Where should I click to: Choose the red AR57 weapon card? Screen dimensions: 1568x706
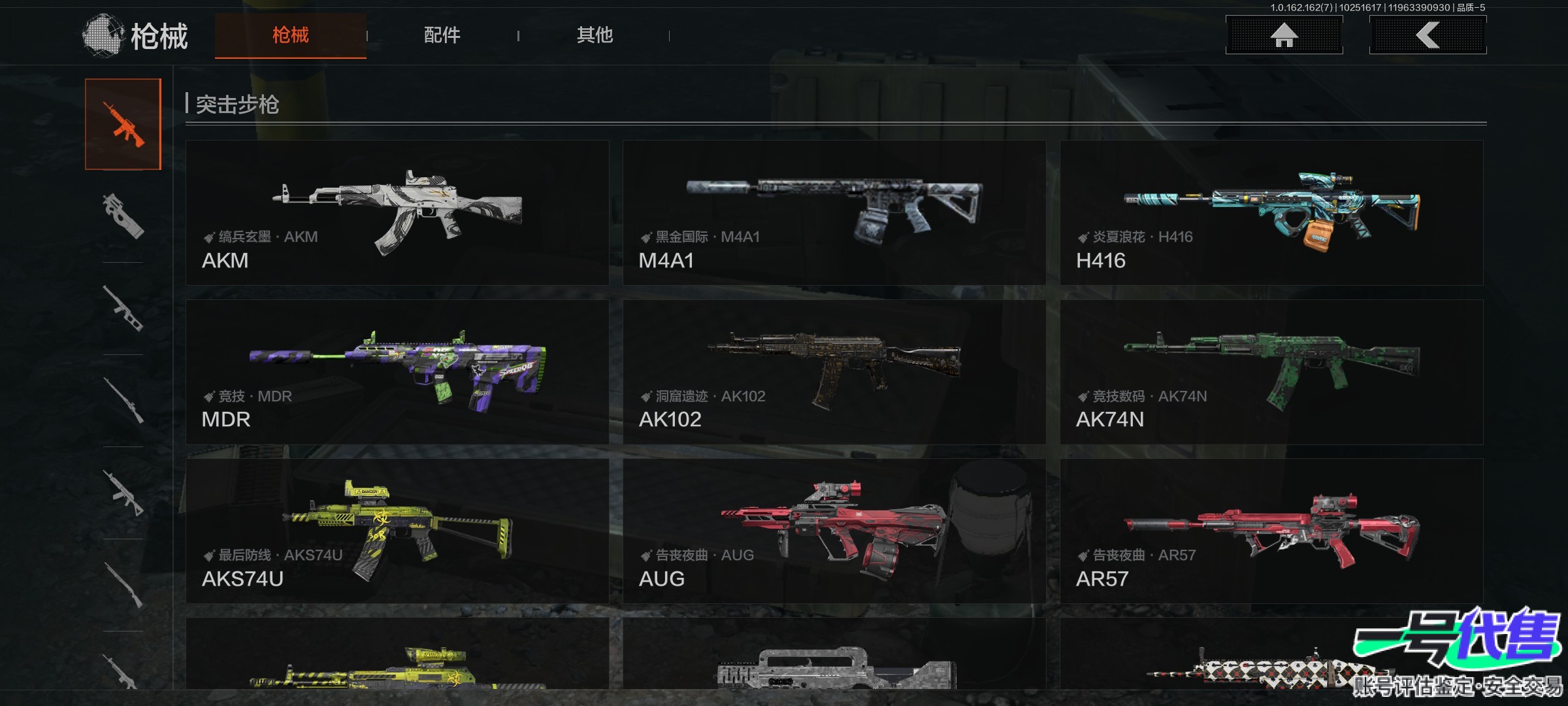coord(1271,531)
